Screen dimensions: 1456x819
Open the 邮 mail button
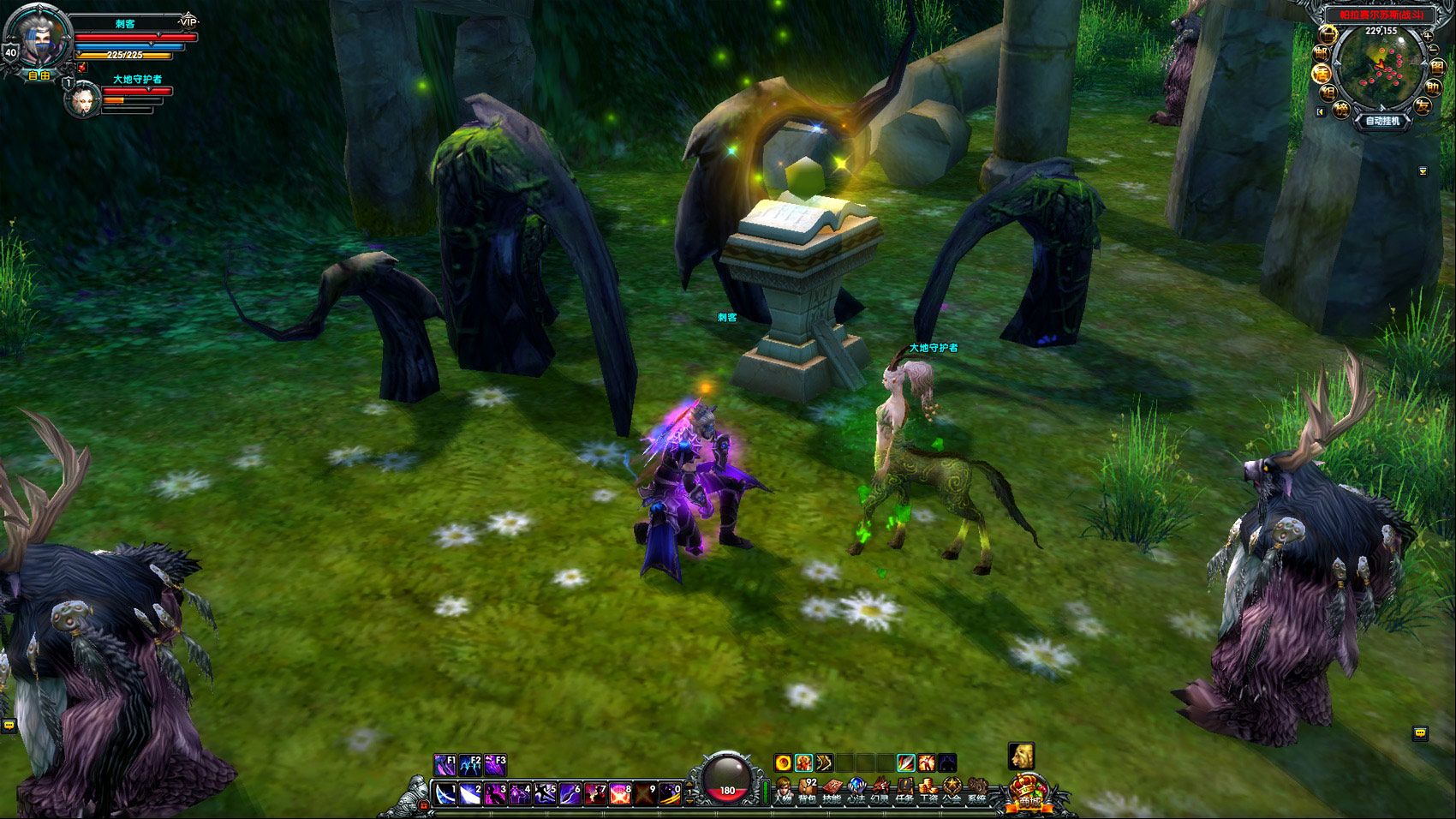pyautogui.click(x=1322, y=54)
